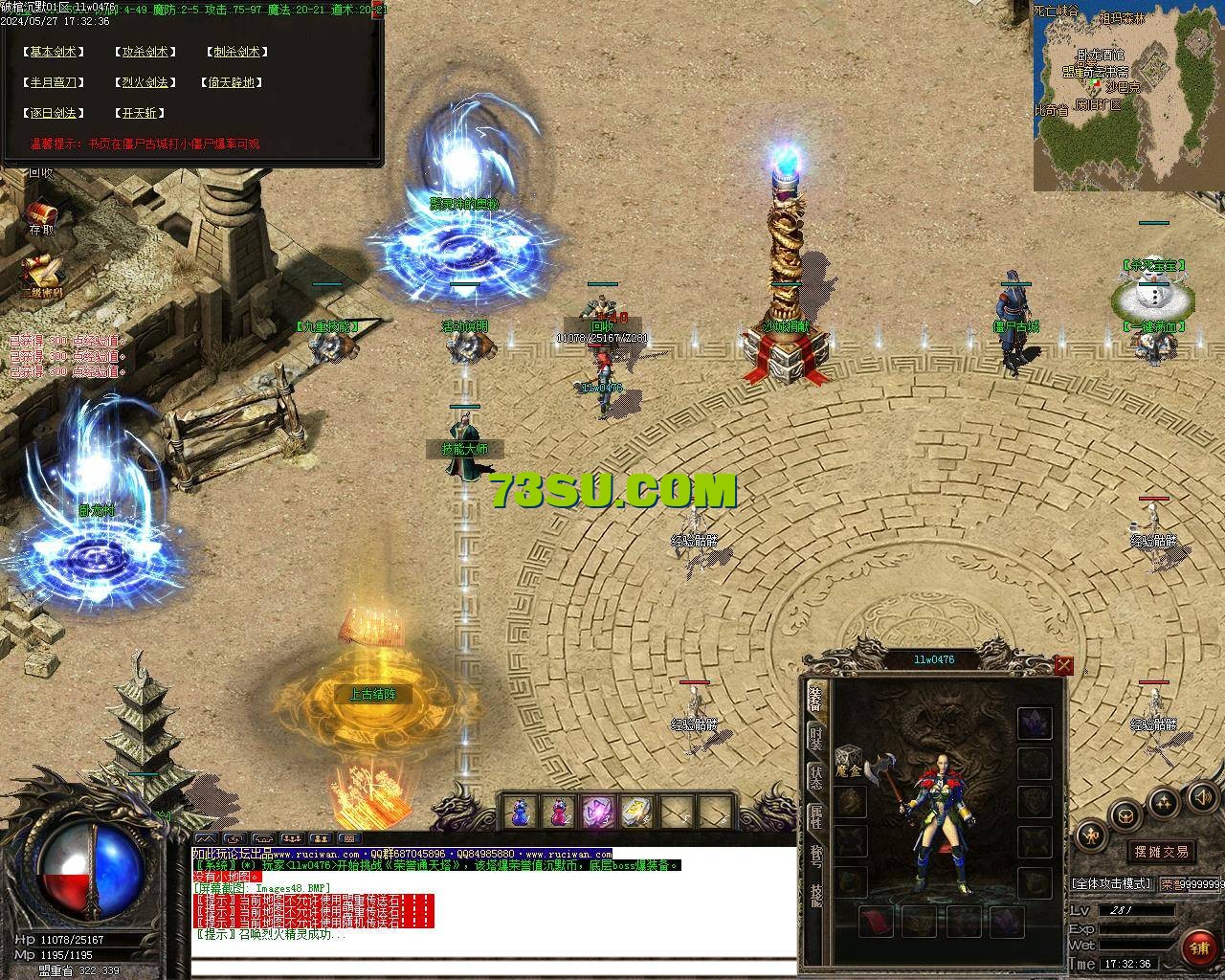Focus the chat input field
This screenshot has width=1225, height=980.
[x=493, y=966]
